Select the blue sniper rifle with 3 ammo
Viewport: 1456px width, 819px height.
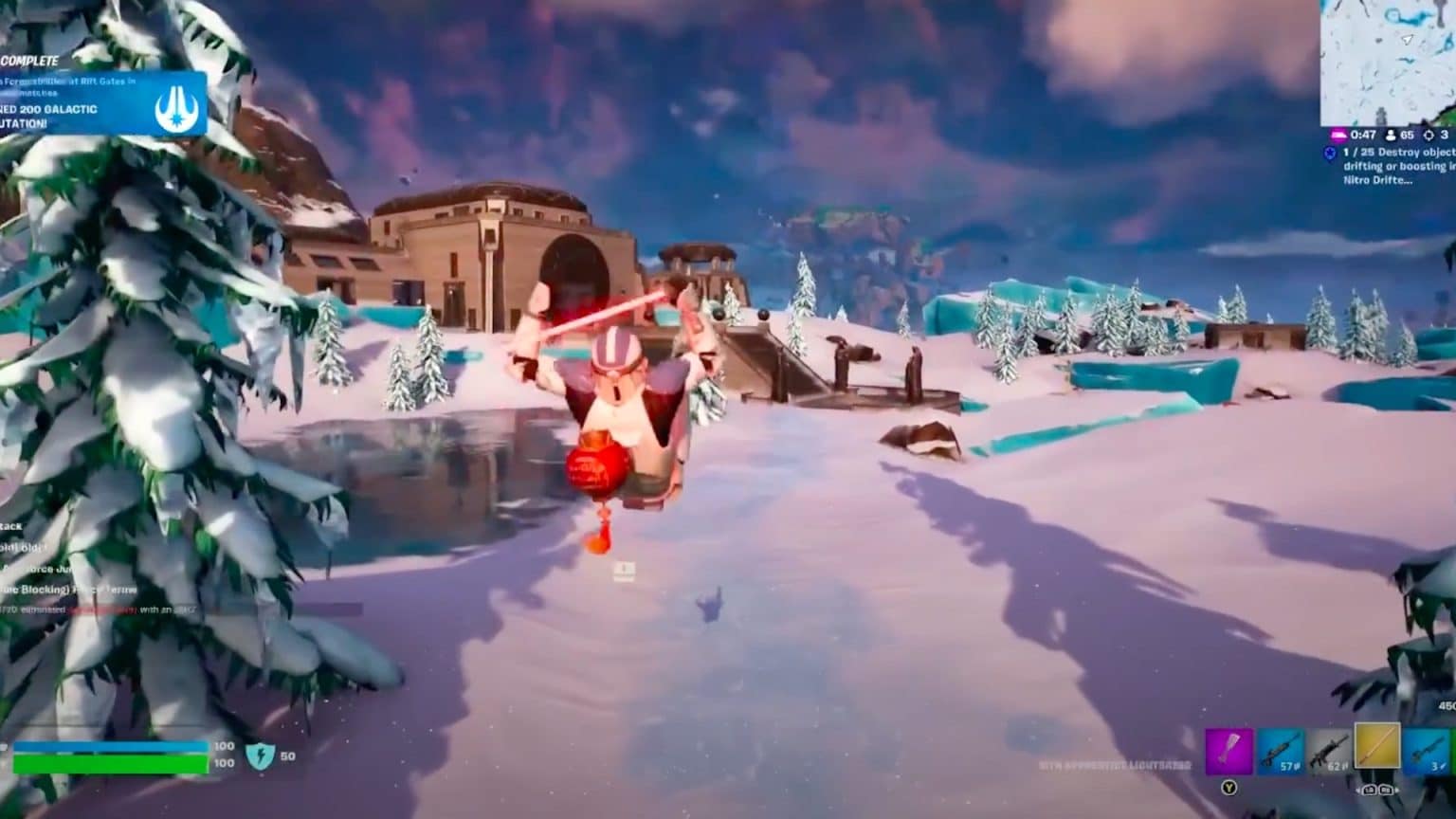tap(1429, 751)
